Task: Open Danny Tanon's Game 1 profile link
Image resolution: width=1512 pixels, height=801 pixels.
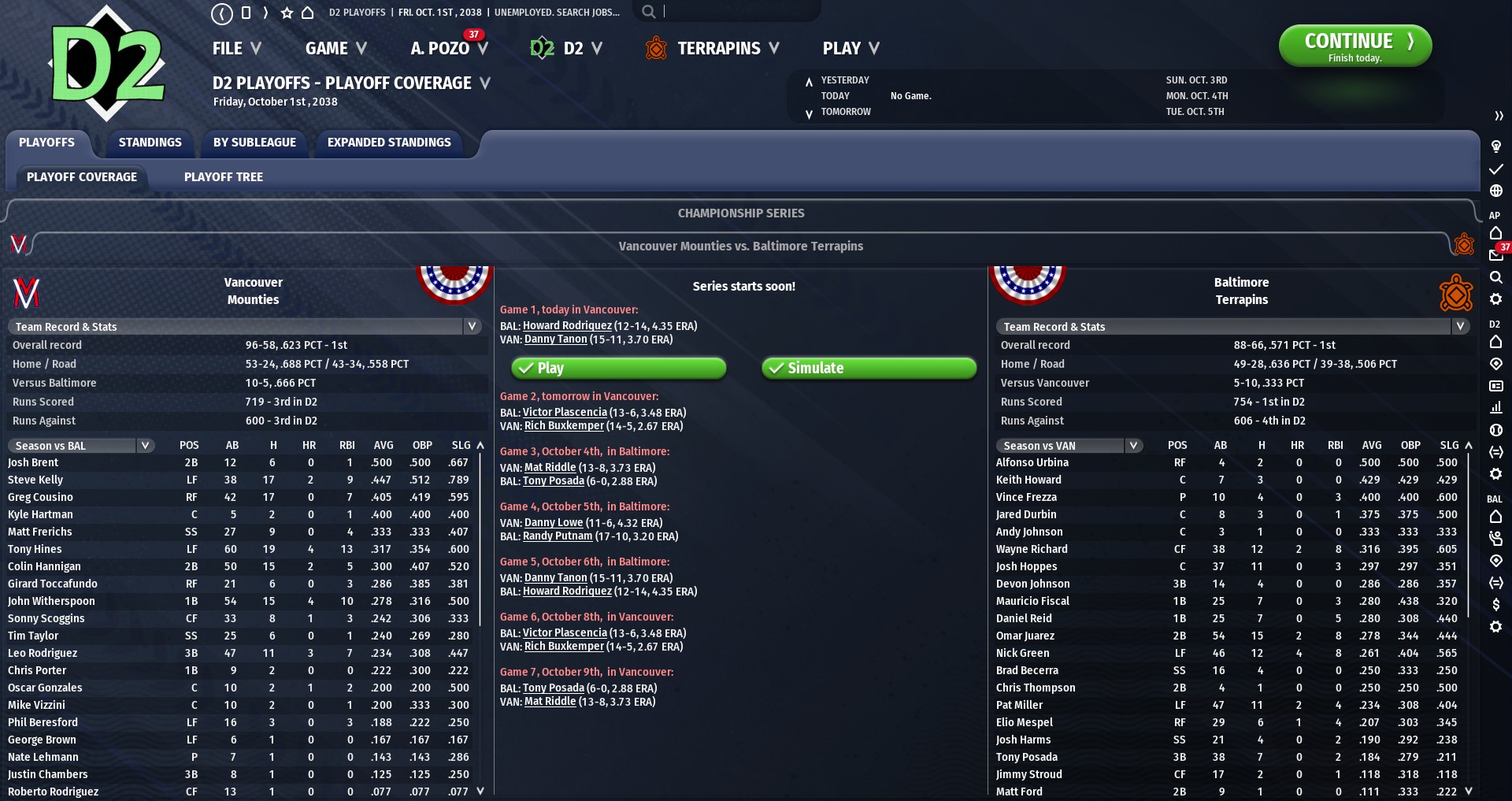Action: pyautogui.click(x=556, y=339)
